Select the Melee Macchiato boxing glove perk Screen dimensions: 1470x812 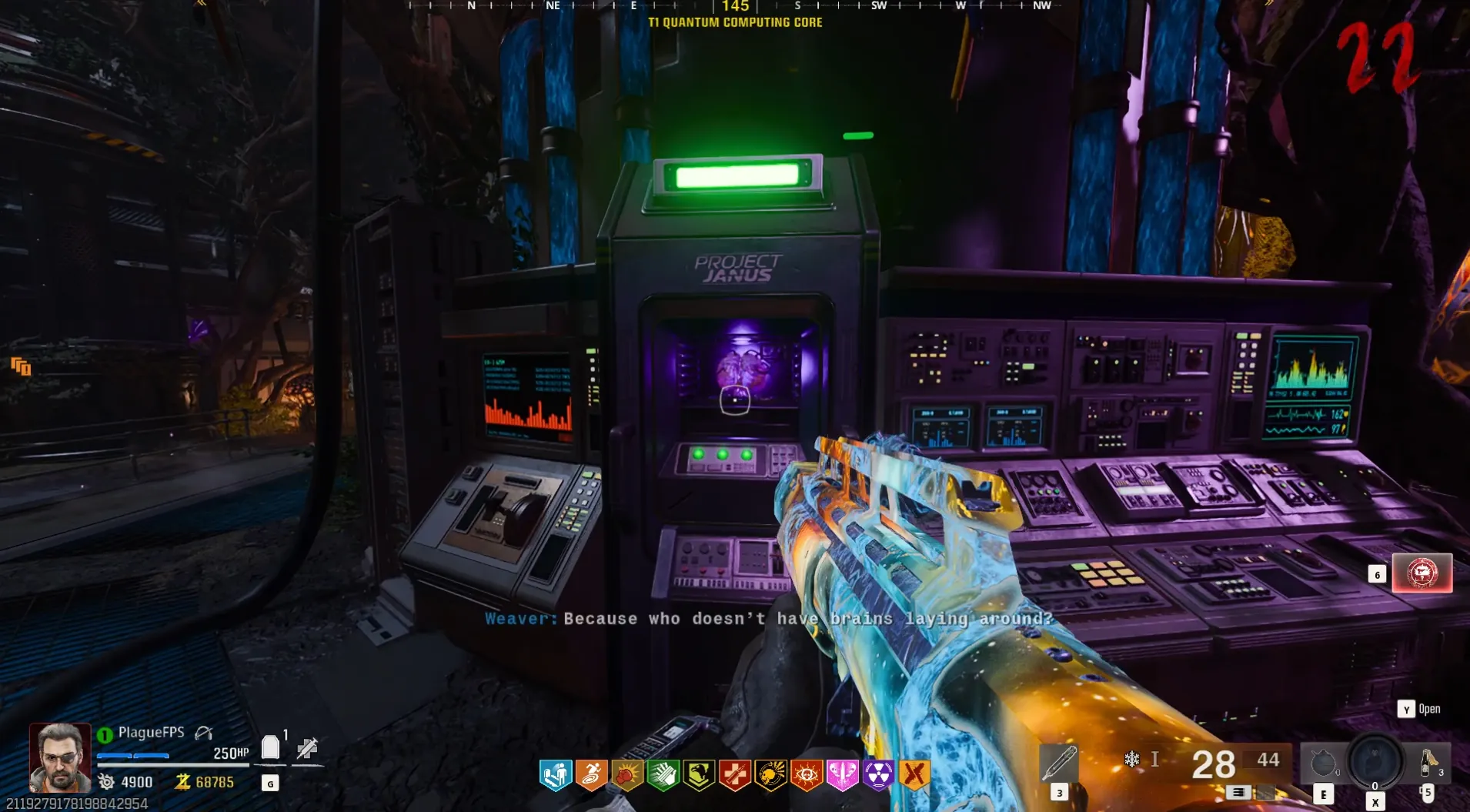pos(627,775)
